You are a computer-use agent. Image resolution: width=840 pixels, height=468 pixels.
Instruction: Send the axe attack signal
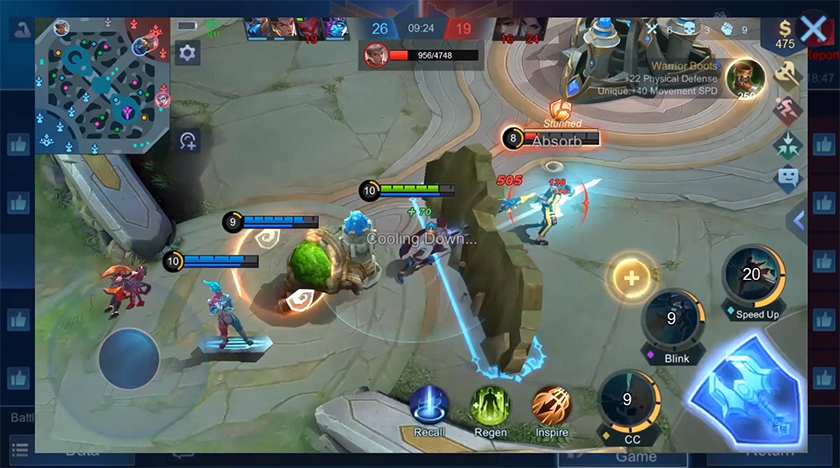[x=789, y=73]
